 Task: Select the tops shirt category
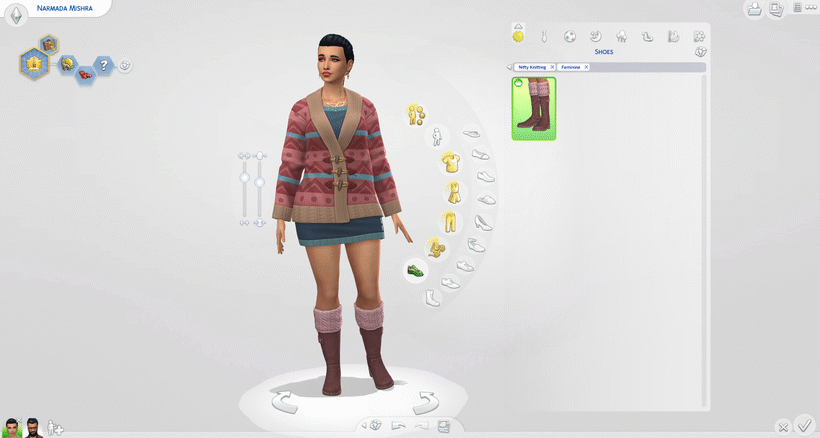(x=450, y=162)
